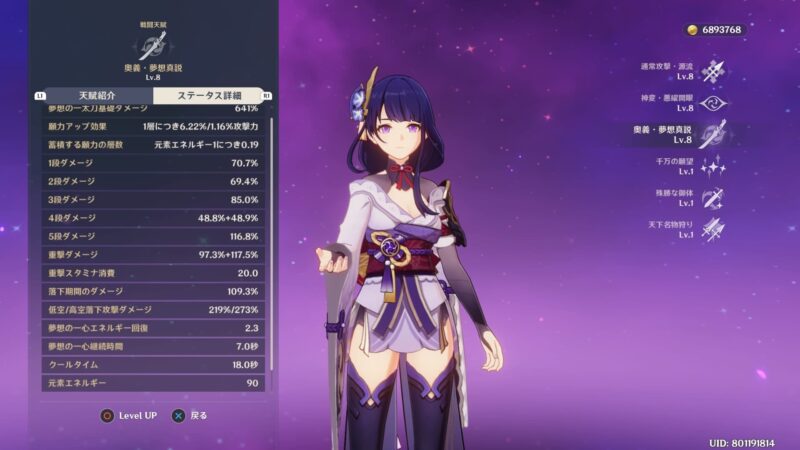800x450 pixels.
Task: Open the 天下名物狩り passive talent
Action: [712, 230]
